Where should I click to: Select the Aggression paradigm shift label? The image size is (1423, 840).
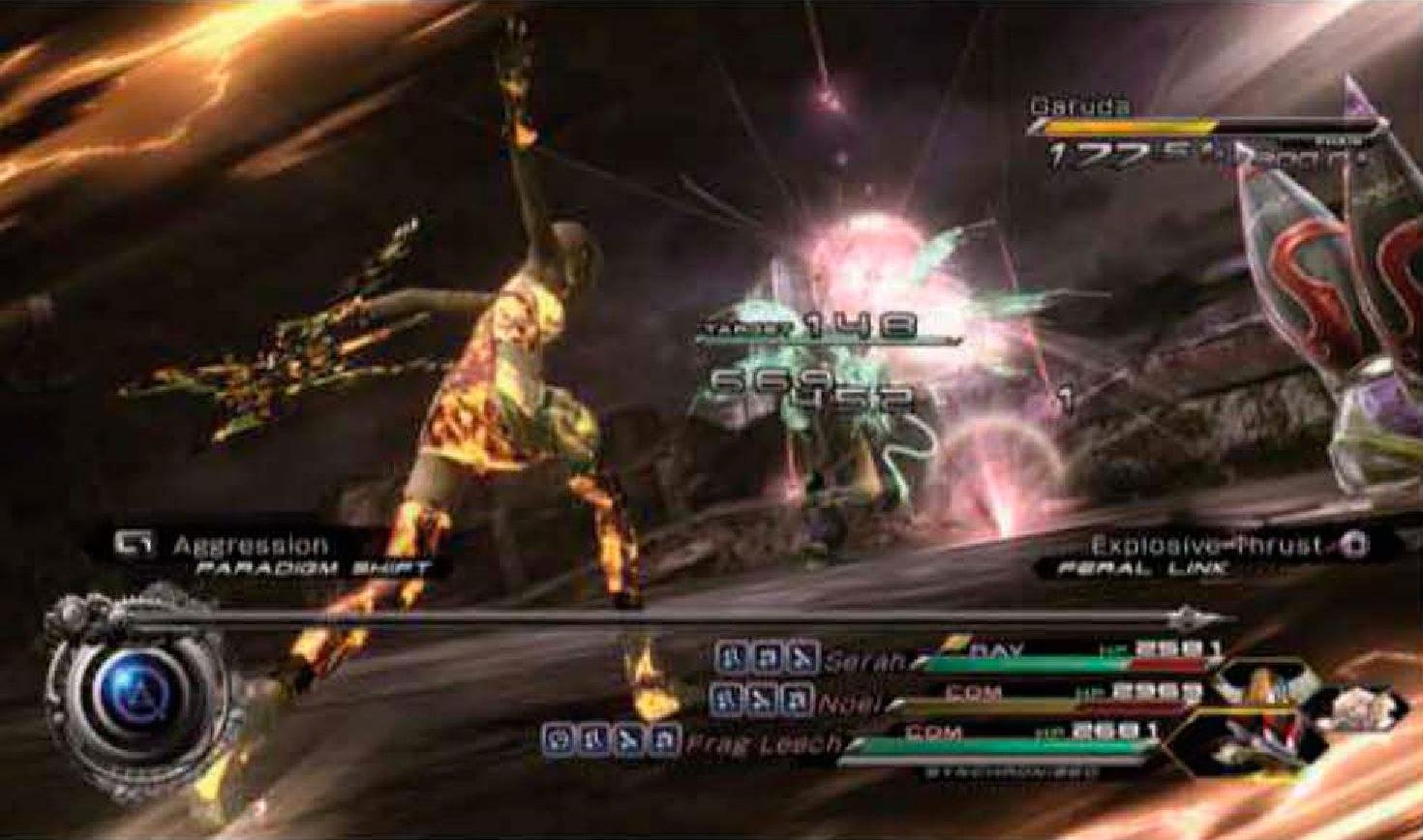[251, 546]
